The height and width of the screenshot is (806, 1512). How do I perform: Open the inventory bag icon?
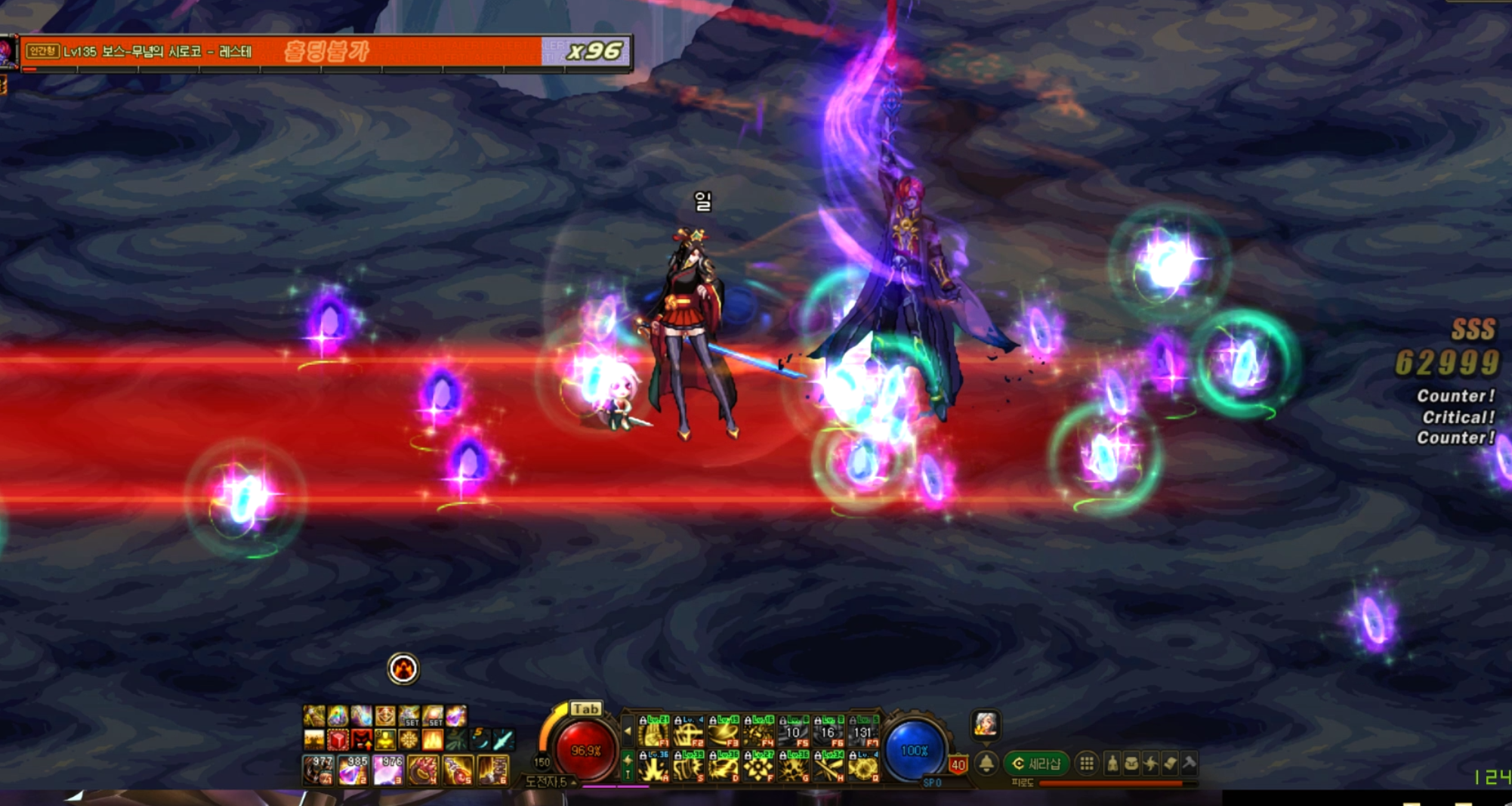(1131, 764)
